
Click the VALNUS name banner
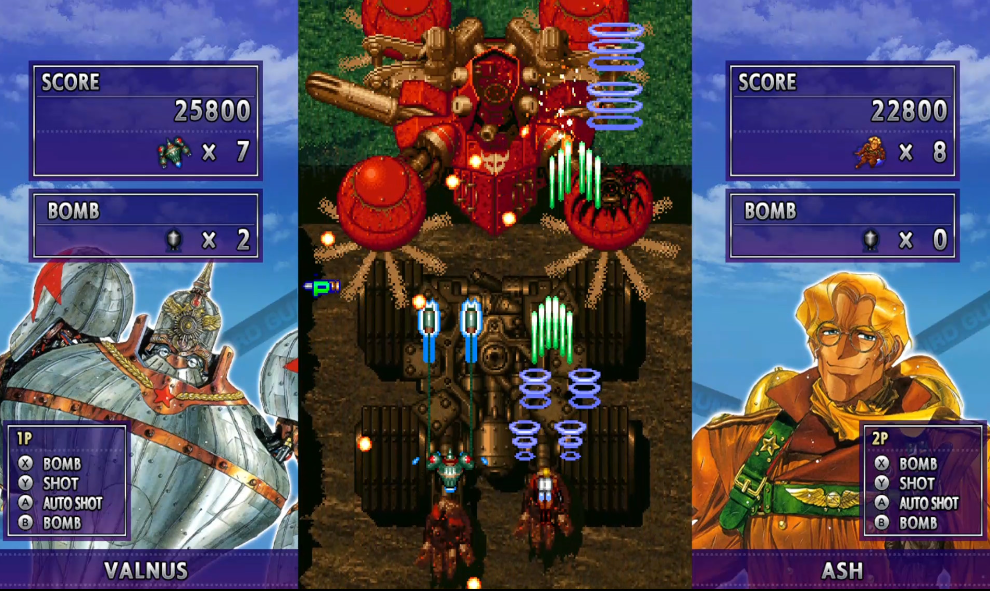click(x=148, y=571)
